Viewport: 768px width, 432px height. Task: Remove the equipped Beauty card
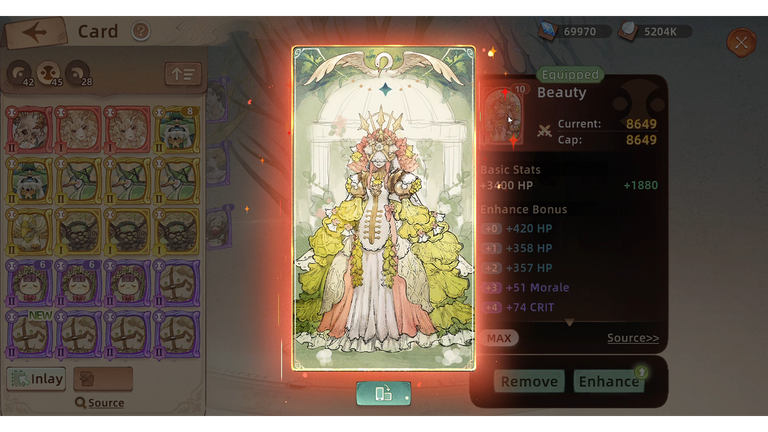529,381
